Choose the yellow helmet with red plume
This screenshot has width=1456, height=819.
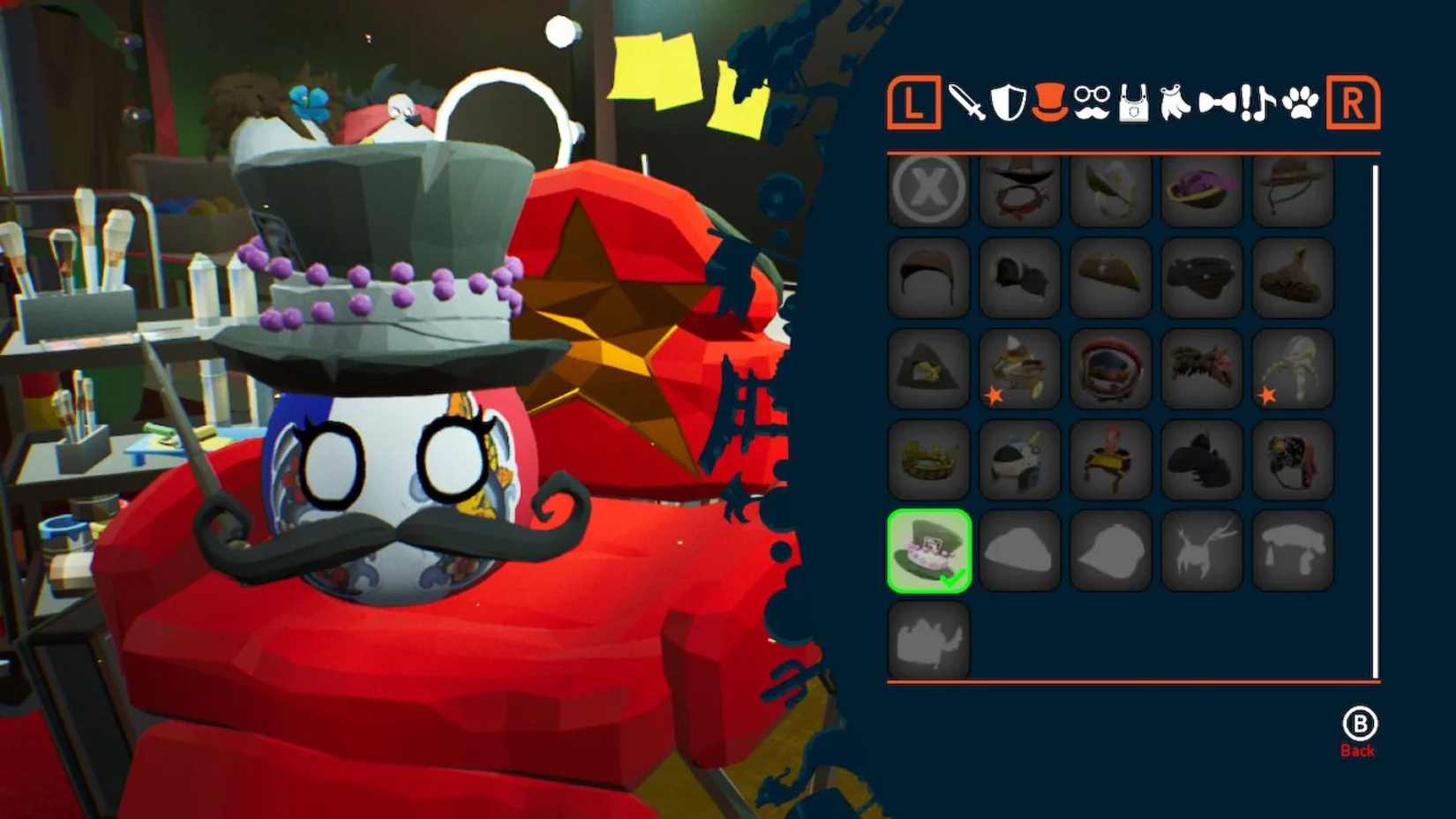[1110, 459]
